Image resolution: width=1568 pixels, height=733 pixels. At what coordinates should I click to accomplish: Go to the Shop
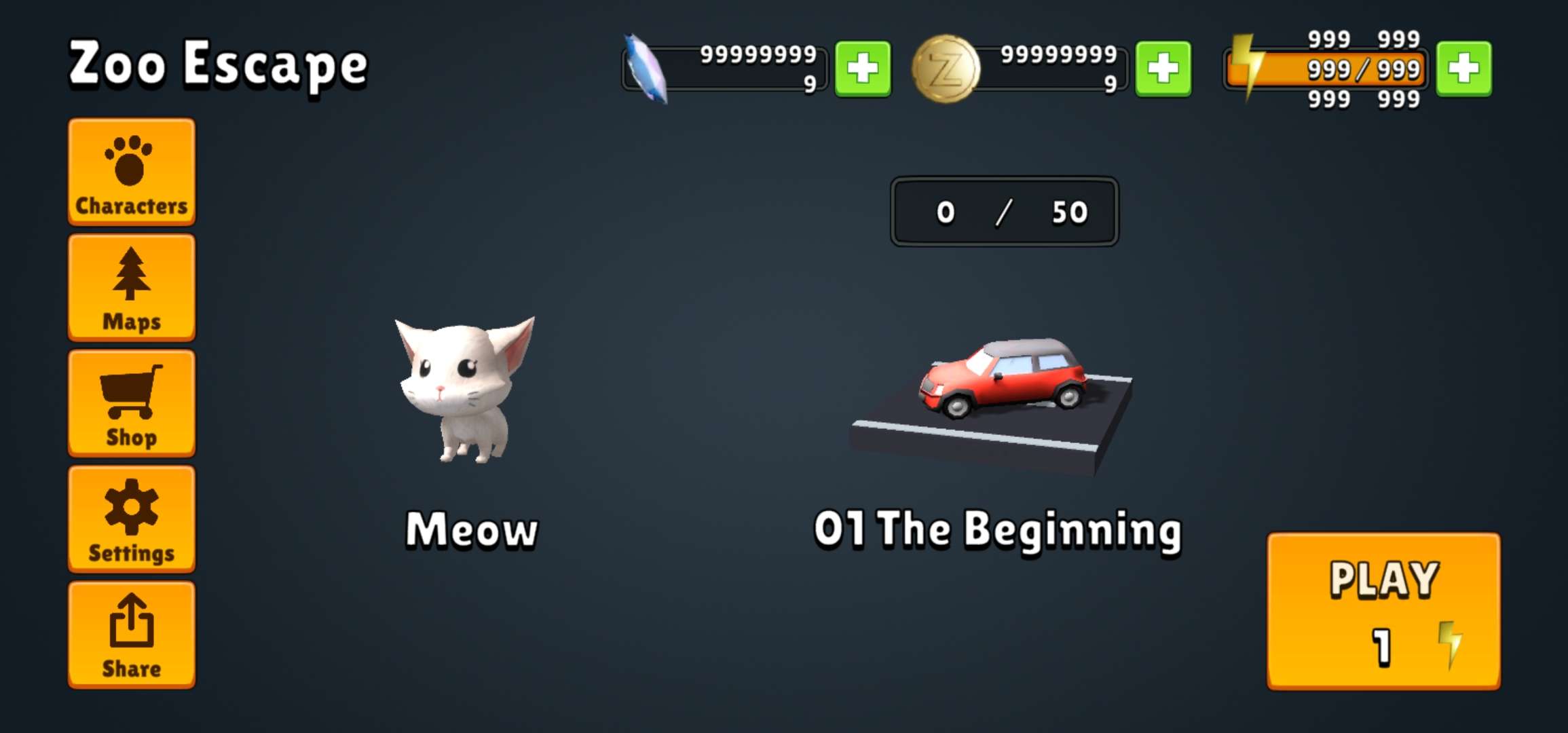(x=132, y=403)
